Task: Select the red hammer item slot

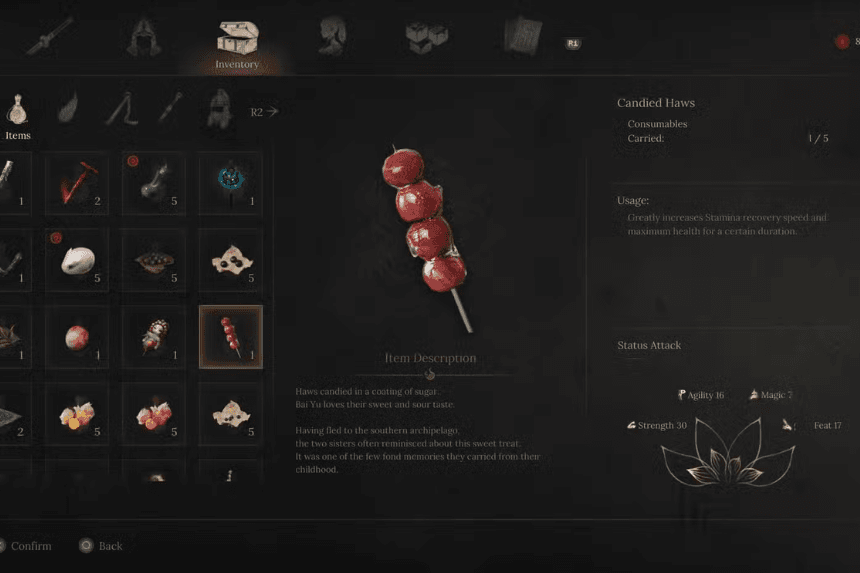Action: point(78,183)
